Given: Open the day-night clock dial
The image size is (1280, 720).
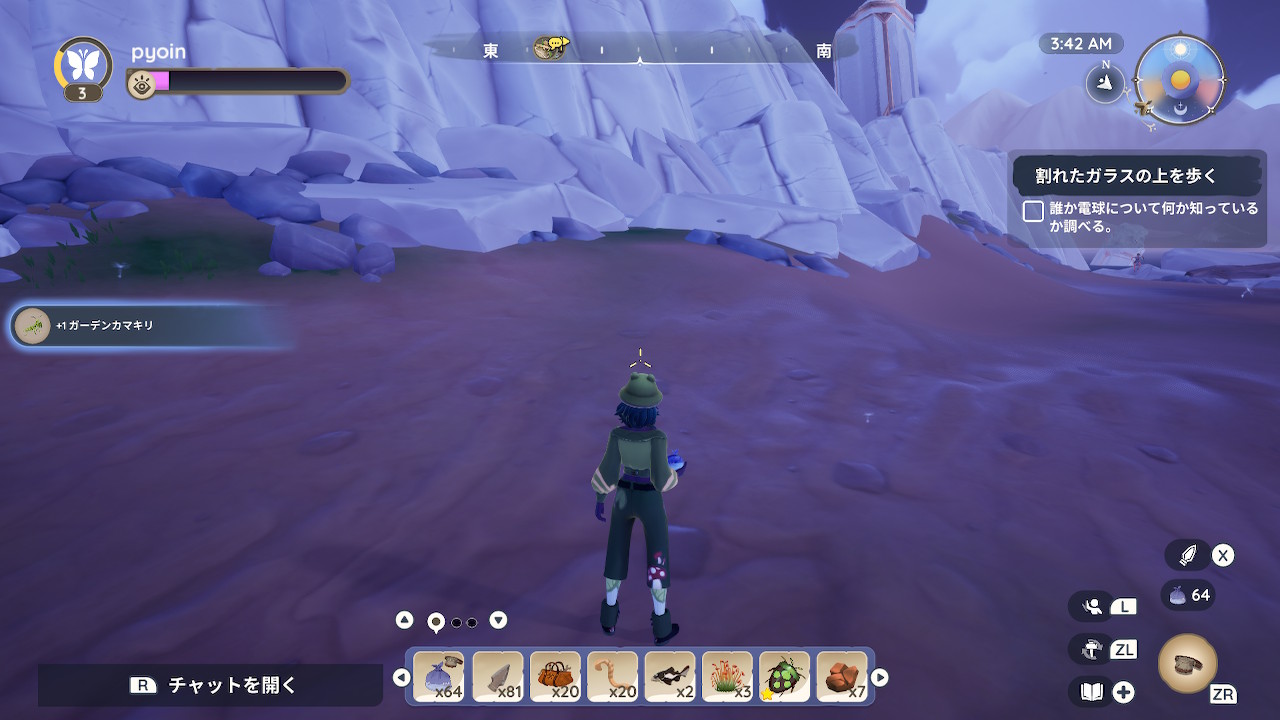Looking at the screenshot, I should point(1180,79).
